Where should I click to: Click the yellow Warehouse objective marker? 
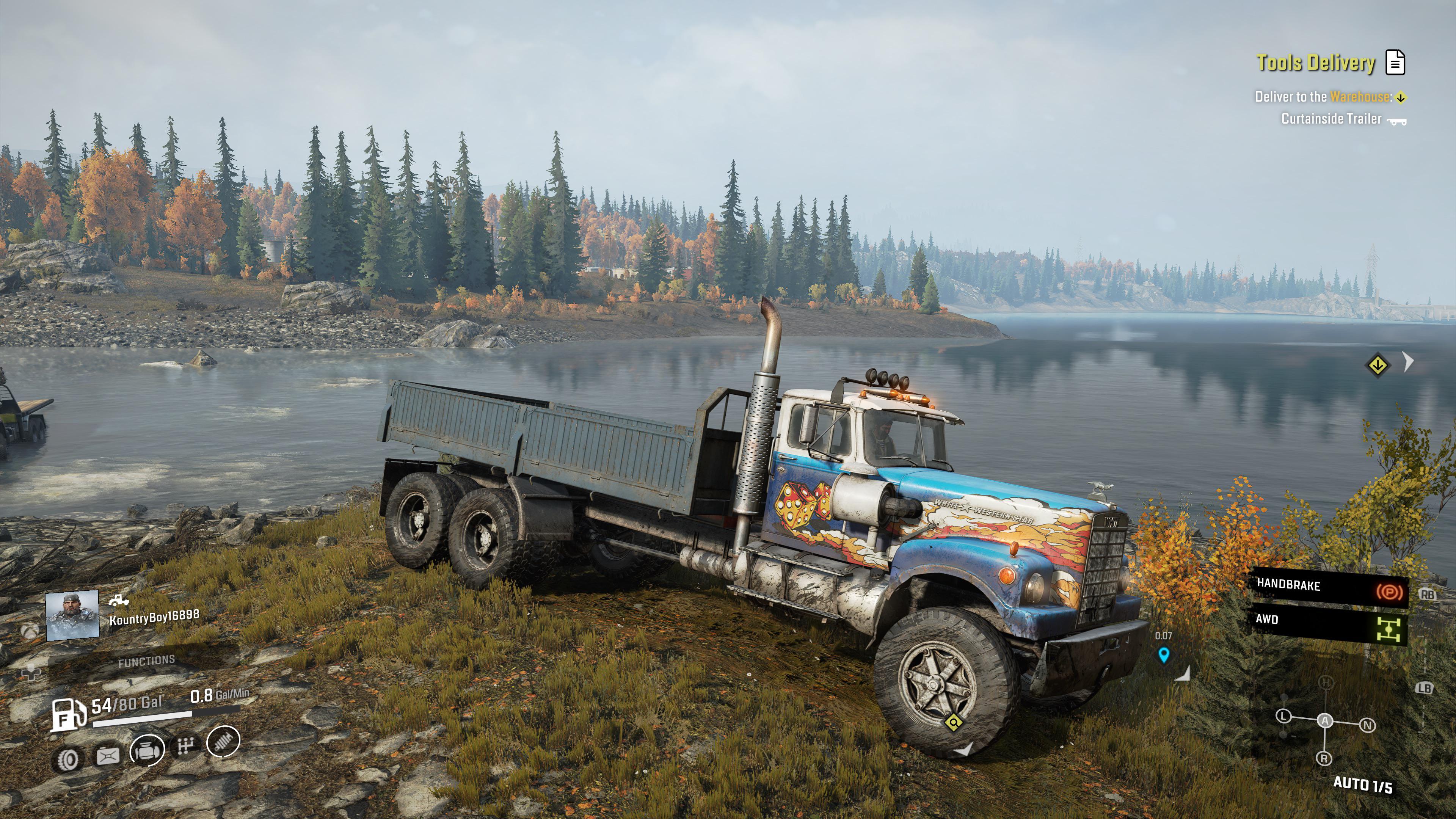tap(1378, 364)
